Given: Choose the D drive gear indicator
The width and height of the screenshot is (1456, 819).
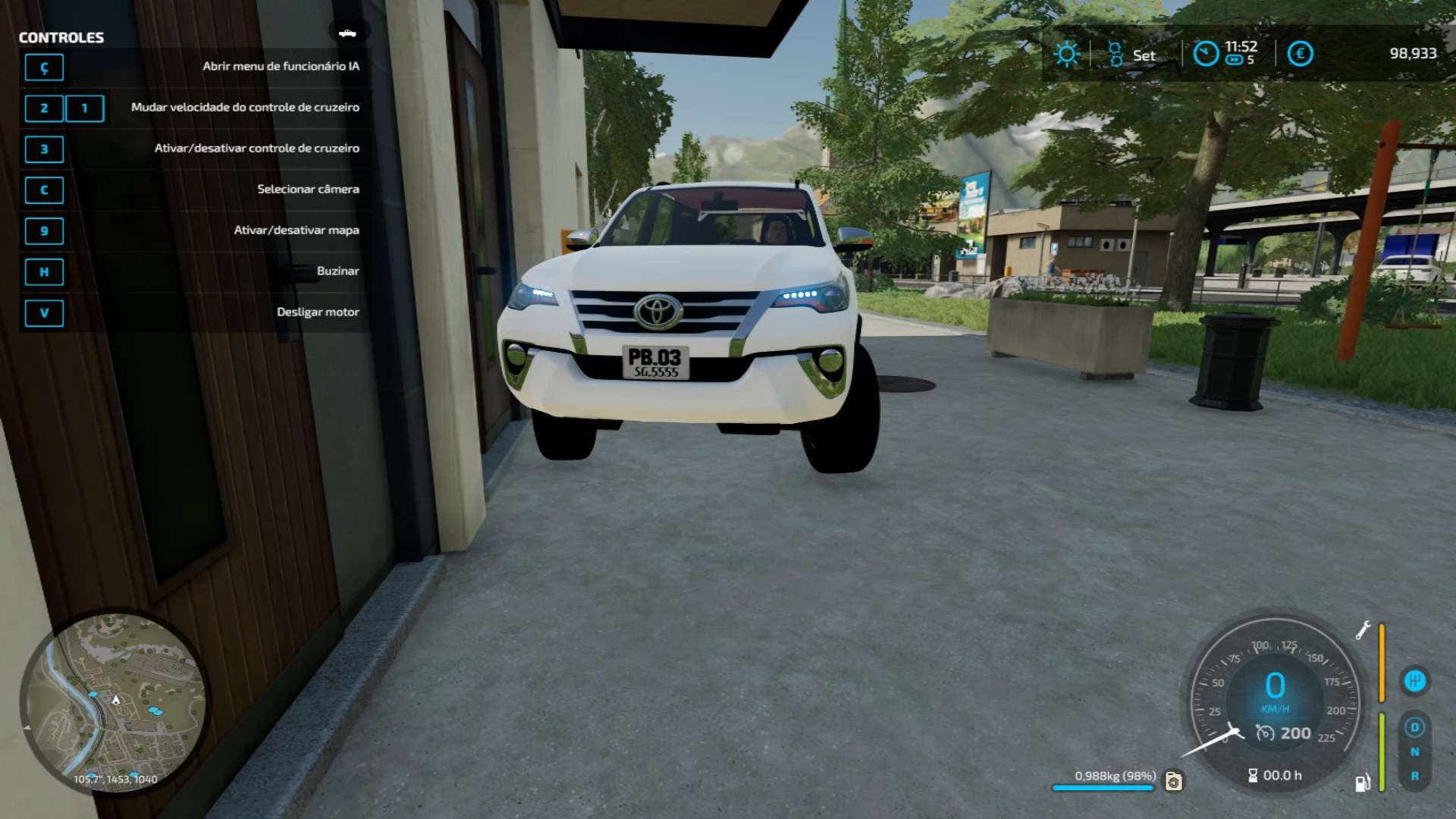Looking at the screenshot, I should point(1414,727).
